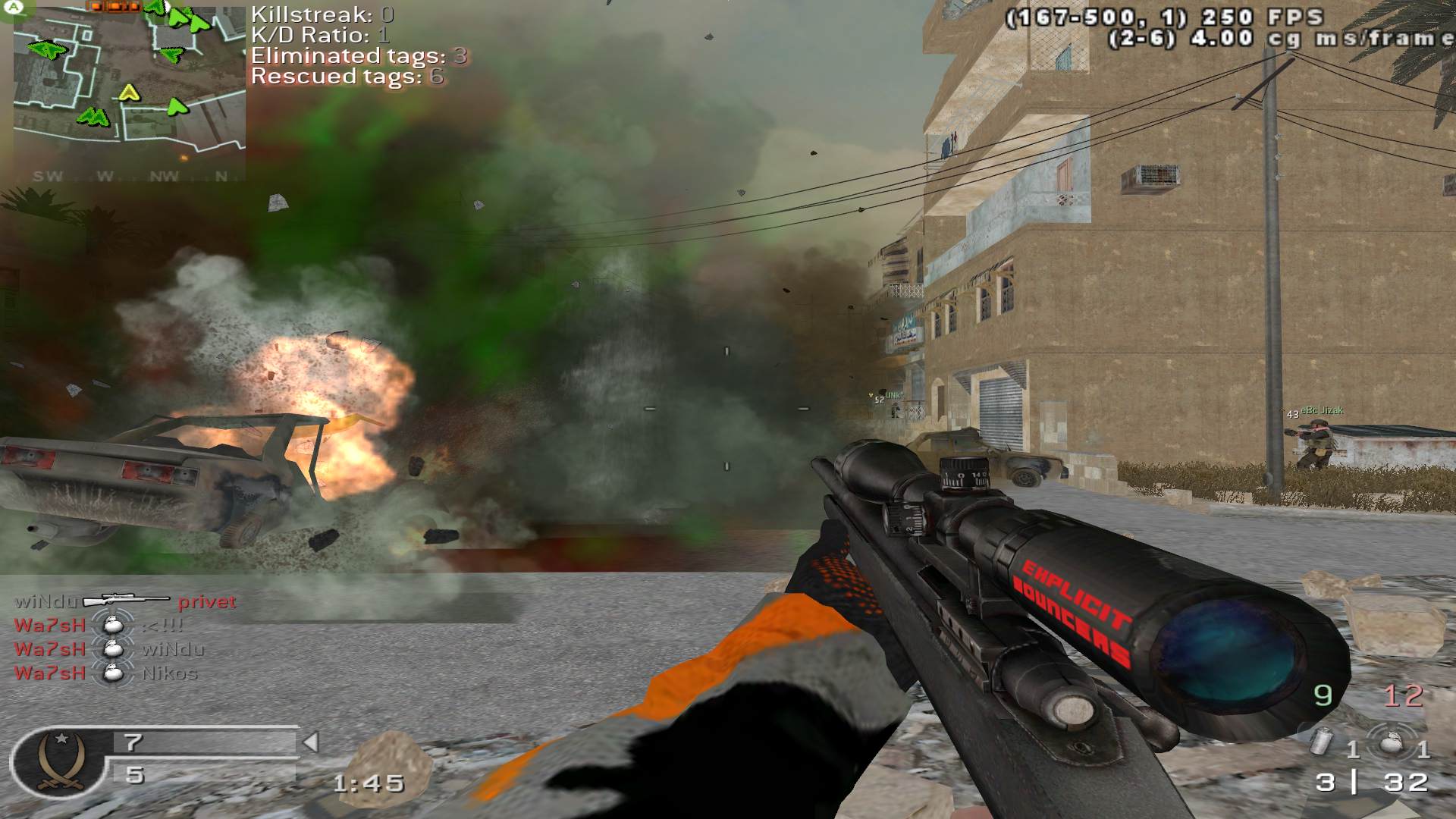This screenshot has width=1456, height=819.
Task: Click the compass heading strip below the minimap
Action: coord(129,176)
